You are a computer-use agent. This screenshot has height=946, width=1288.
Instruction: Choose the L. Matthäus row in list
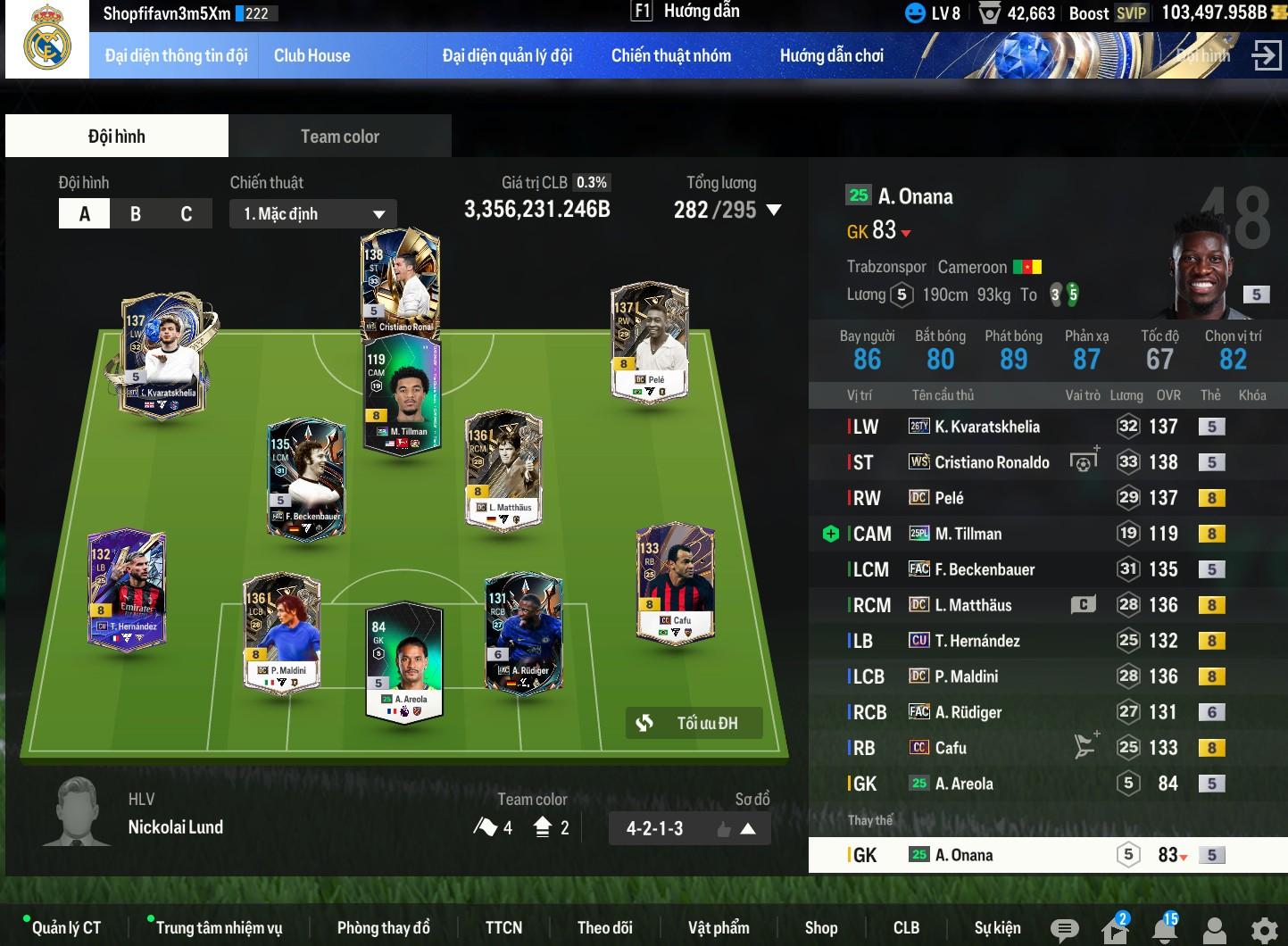click(x=973, y=605)
